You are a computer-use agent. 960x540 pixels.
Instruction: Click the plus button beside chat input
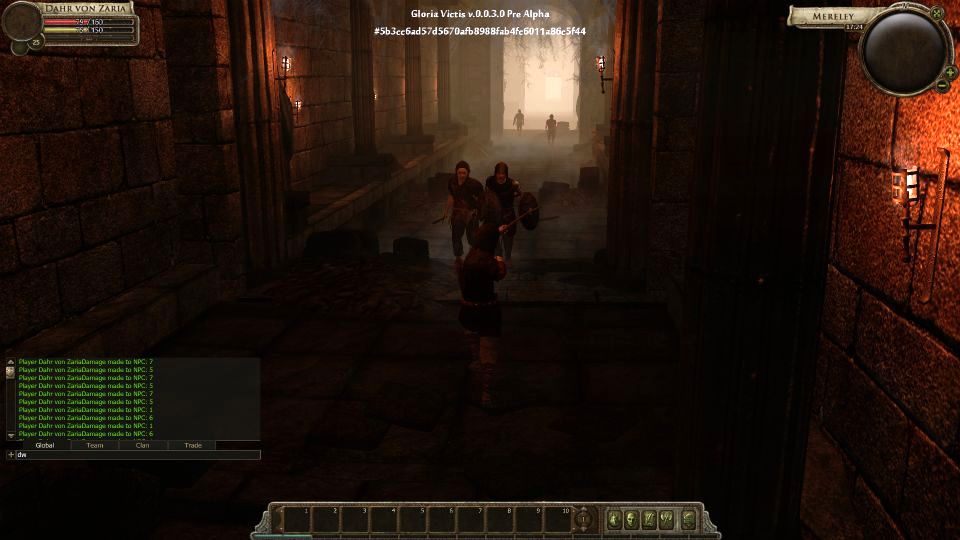coord(11,455)
